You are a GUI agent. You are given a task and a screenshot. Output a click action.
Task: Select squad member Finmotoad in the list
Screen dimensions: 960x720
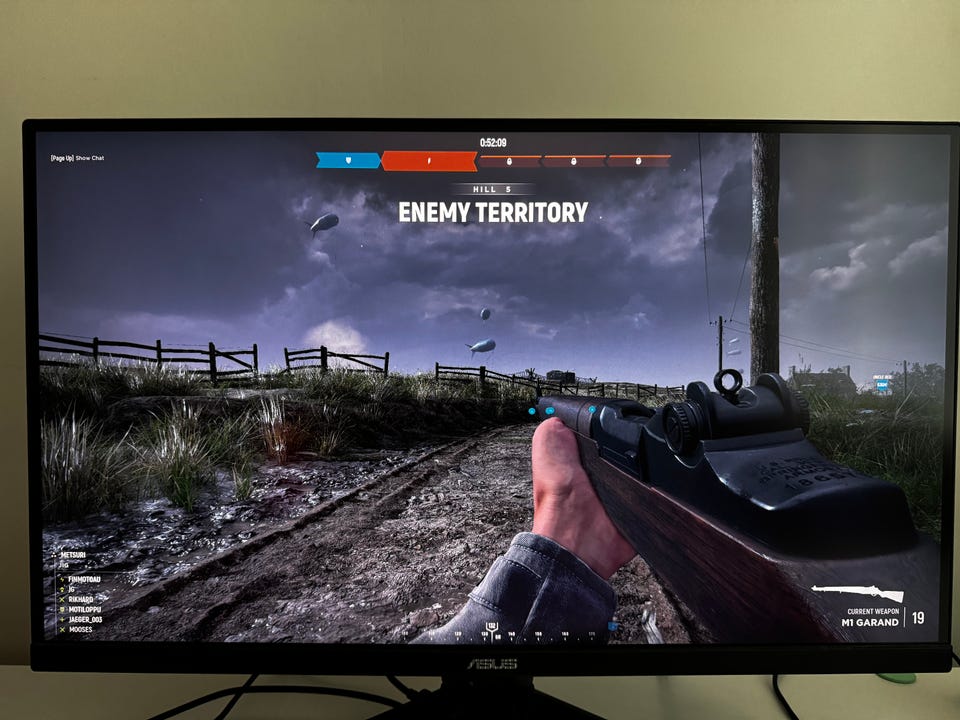click(84, 579)
